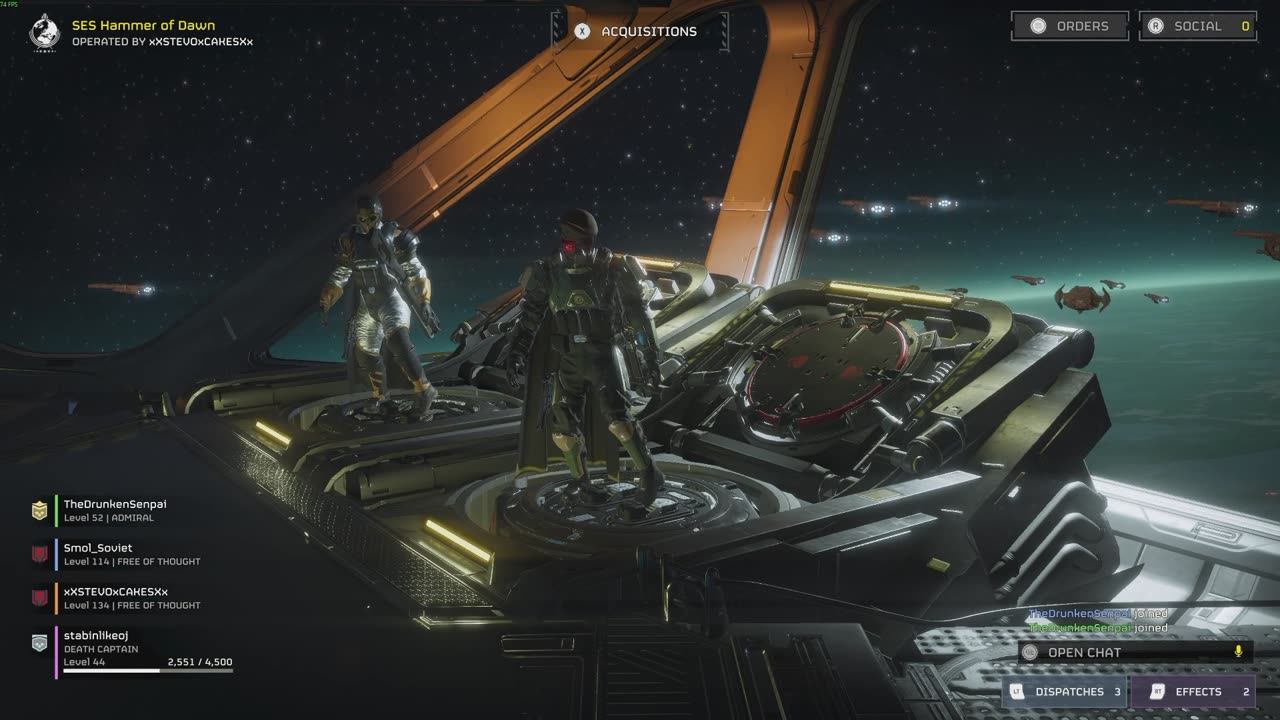The height and width of the screenshot is (720, 1280).
Task: Open the chat box
Action: (1120, 652)
